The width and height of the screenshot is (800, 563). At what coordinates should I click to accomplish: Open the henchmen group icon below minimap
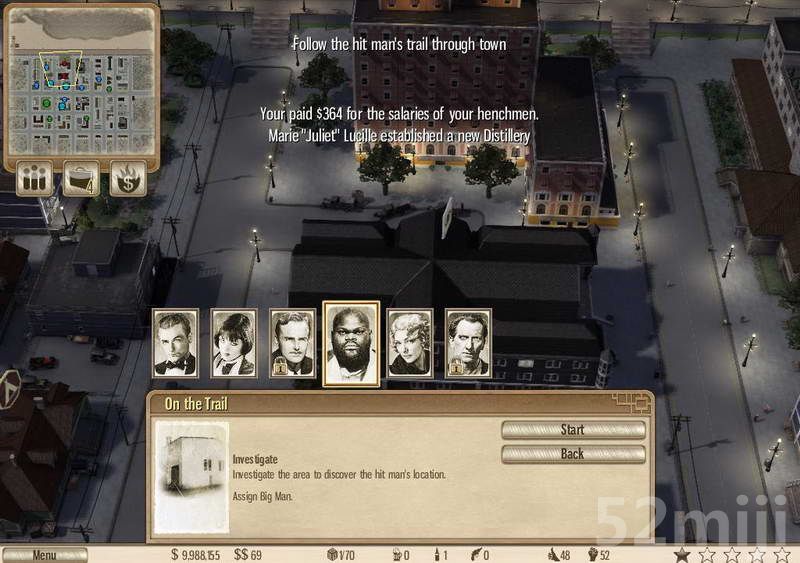click(x=35, y=178)
